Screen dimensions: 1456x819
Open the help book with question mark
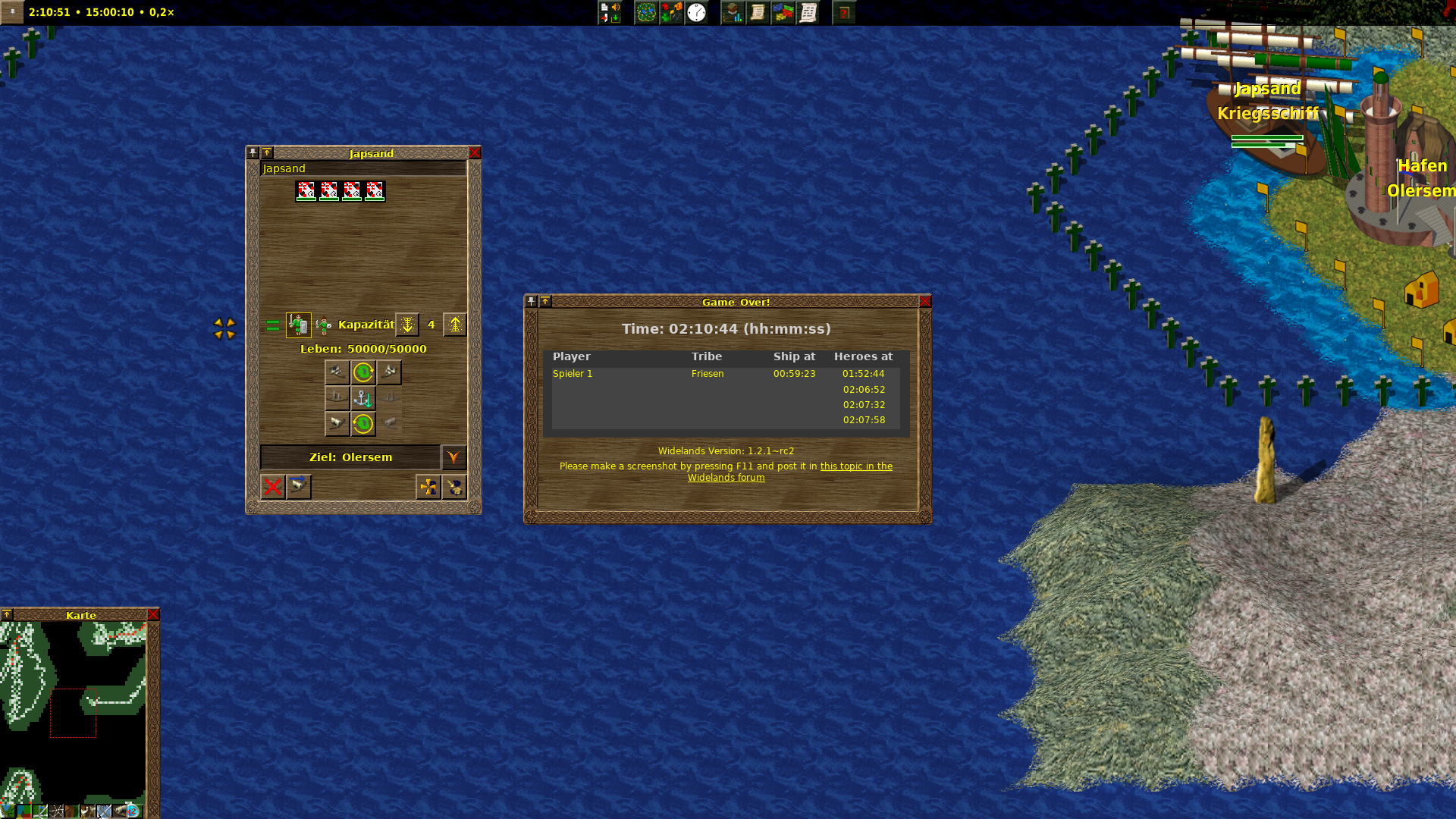843,13
